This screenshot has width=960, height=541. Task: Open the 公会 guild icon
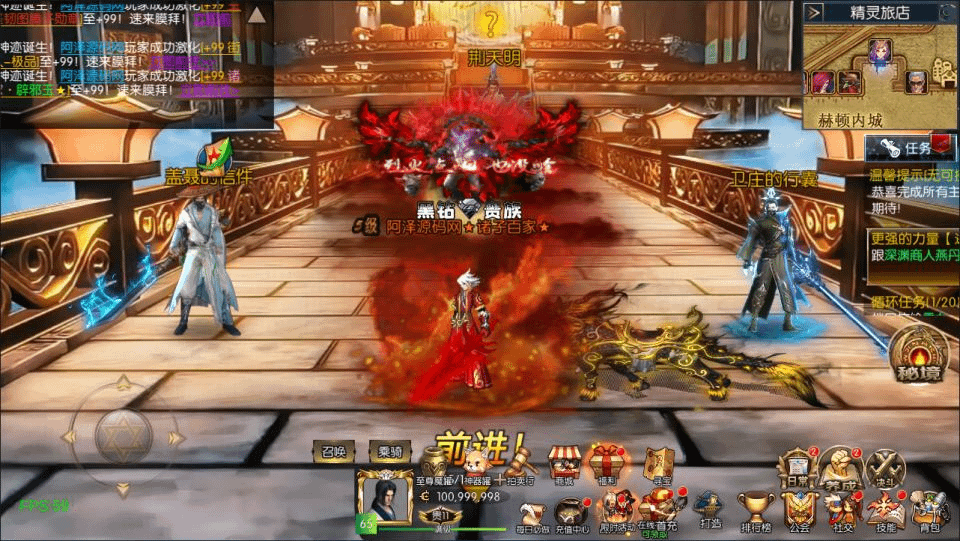pos(798,510)
